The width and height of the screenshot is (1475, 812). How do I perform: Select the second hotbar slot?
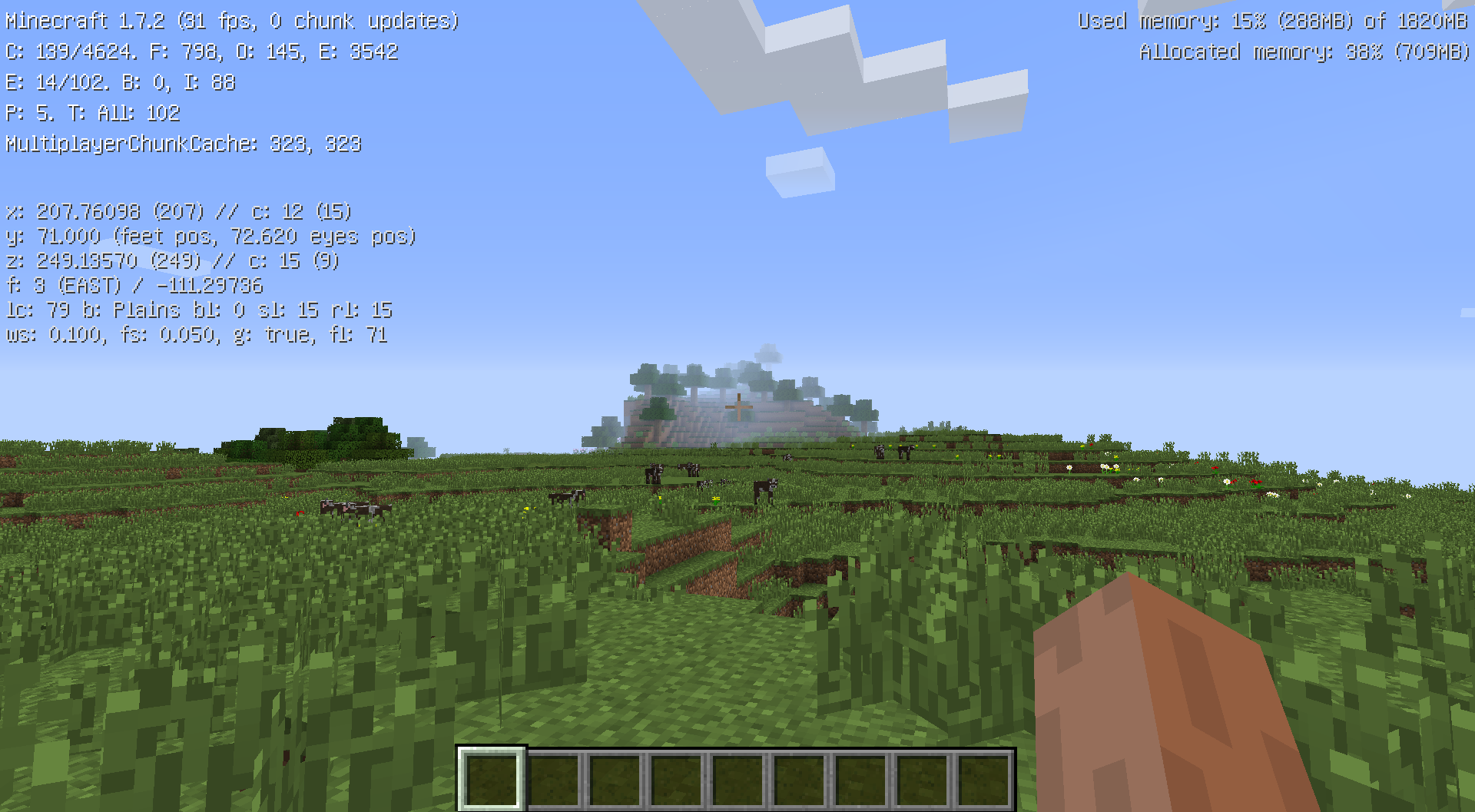click(553, 777)
